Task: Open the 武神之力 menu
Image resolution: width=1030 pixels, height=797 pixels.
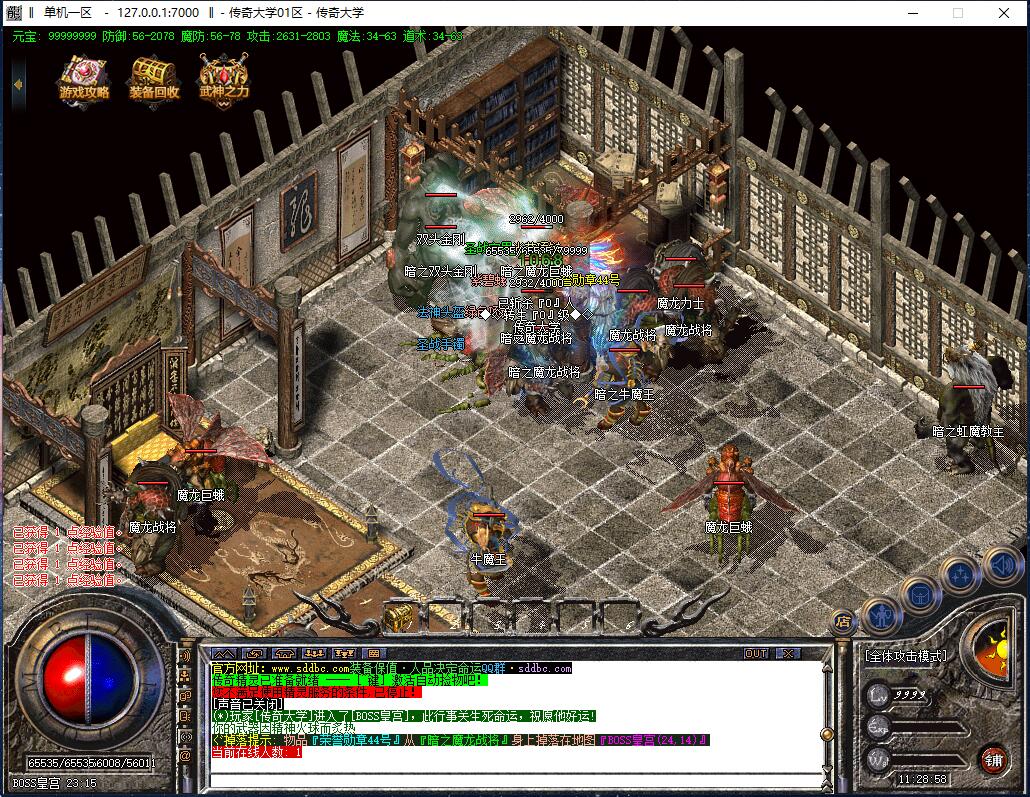Action: [x=223, y=78]
